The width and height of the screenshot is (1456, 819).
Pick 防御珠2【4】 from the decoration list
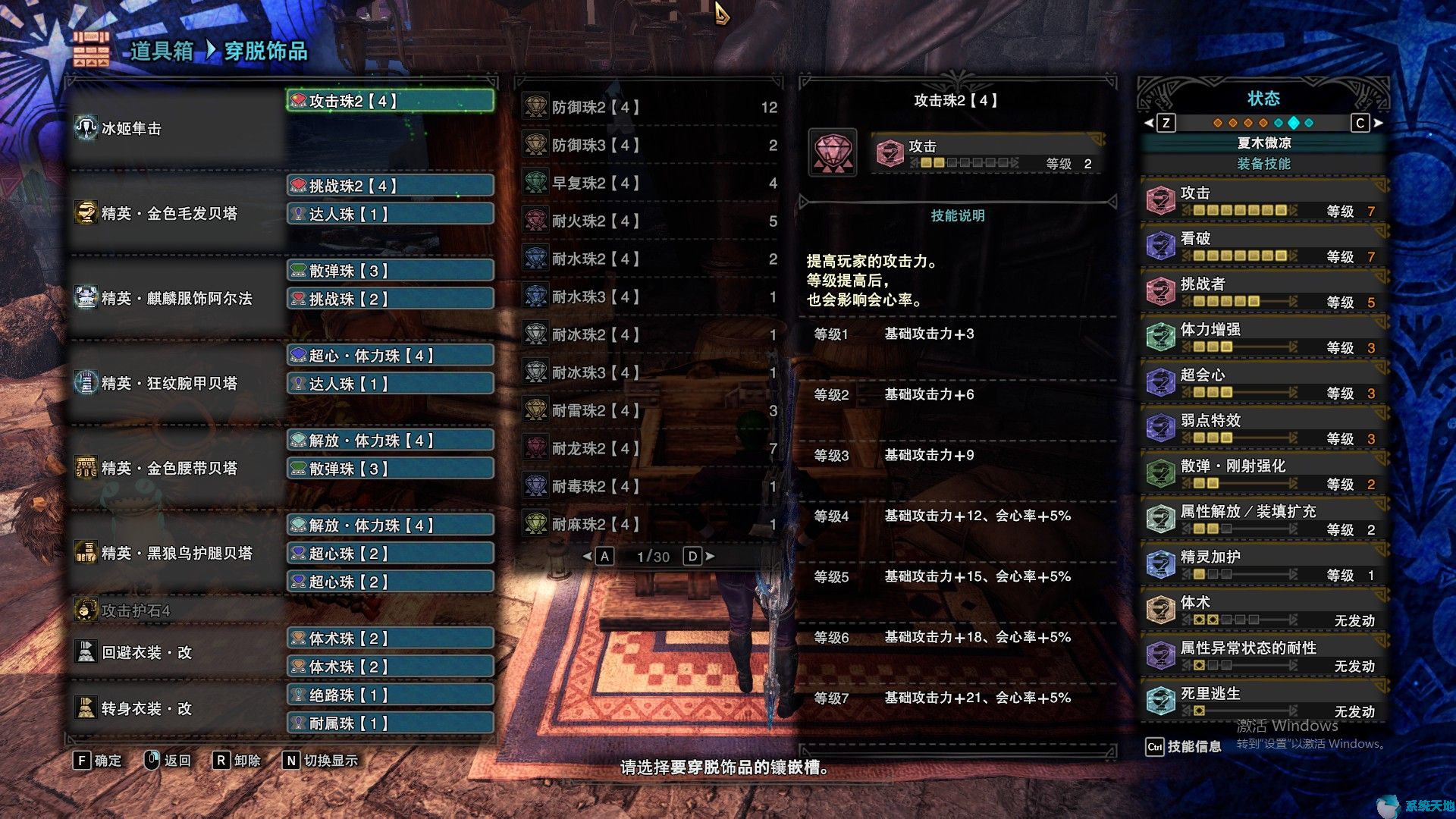649,107
